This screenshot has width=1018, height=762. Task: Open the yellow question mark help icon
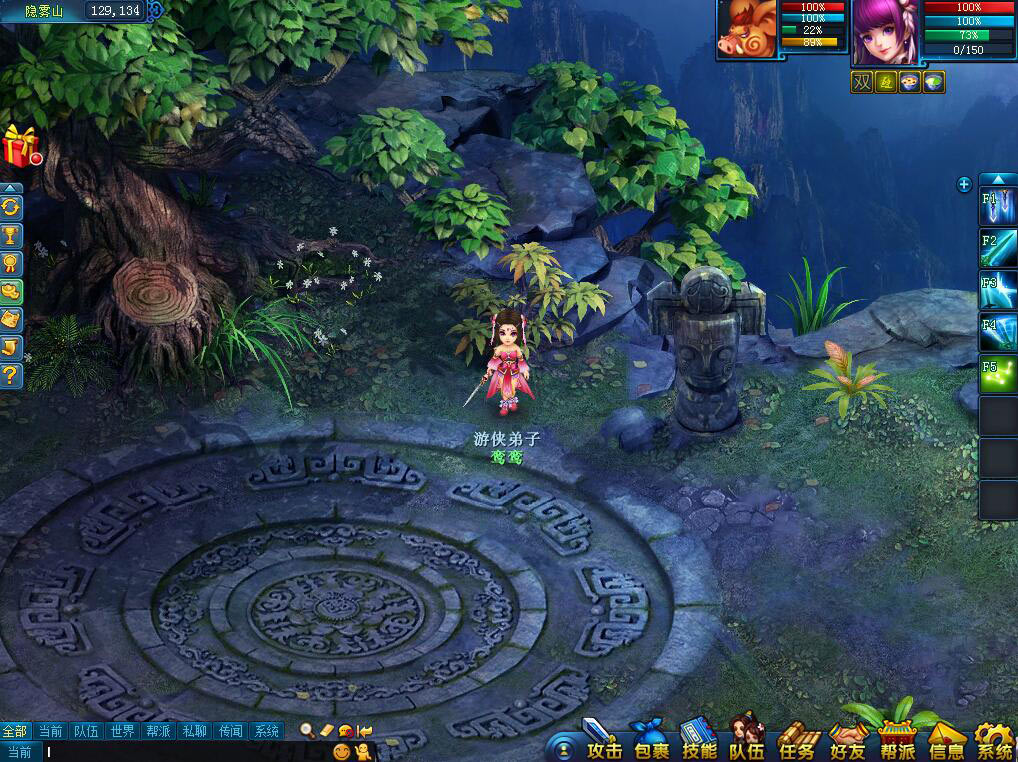[11, 375]
